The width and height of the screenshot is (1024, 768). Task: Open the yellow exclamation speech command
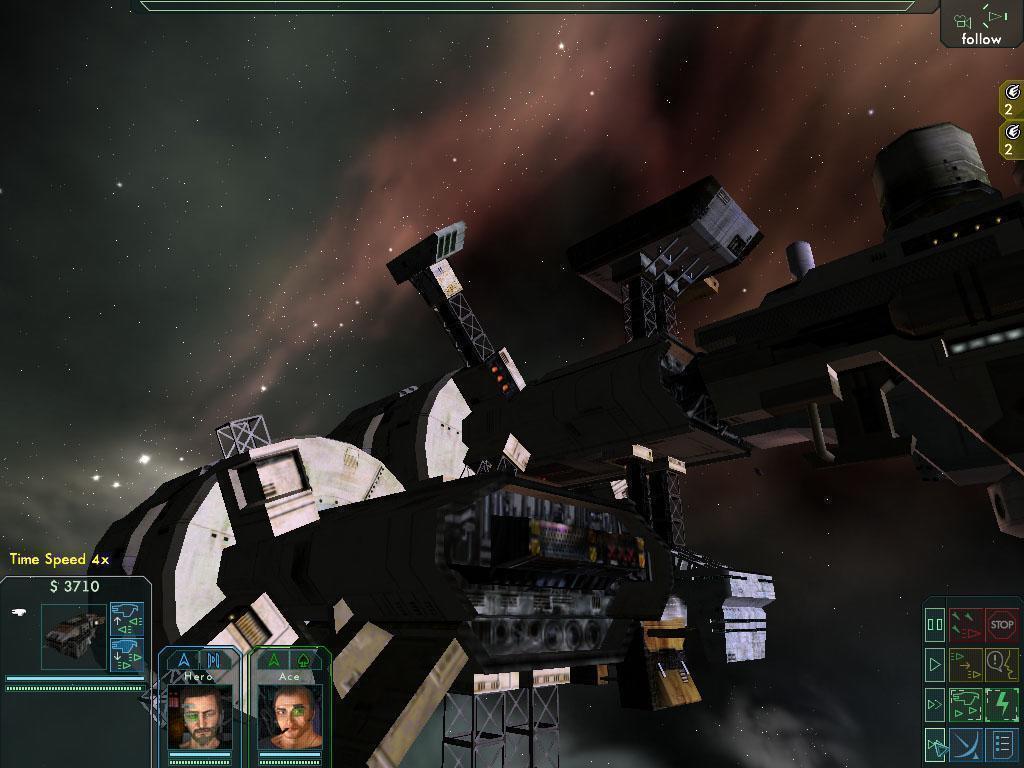[x=1002, y=663]
